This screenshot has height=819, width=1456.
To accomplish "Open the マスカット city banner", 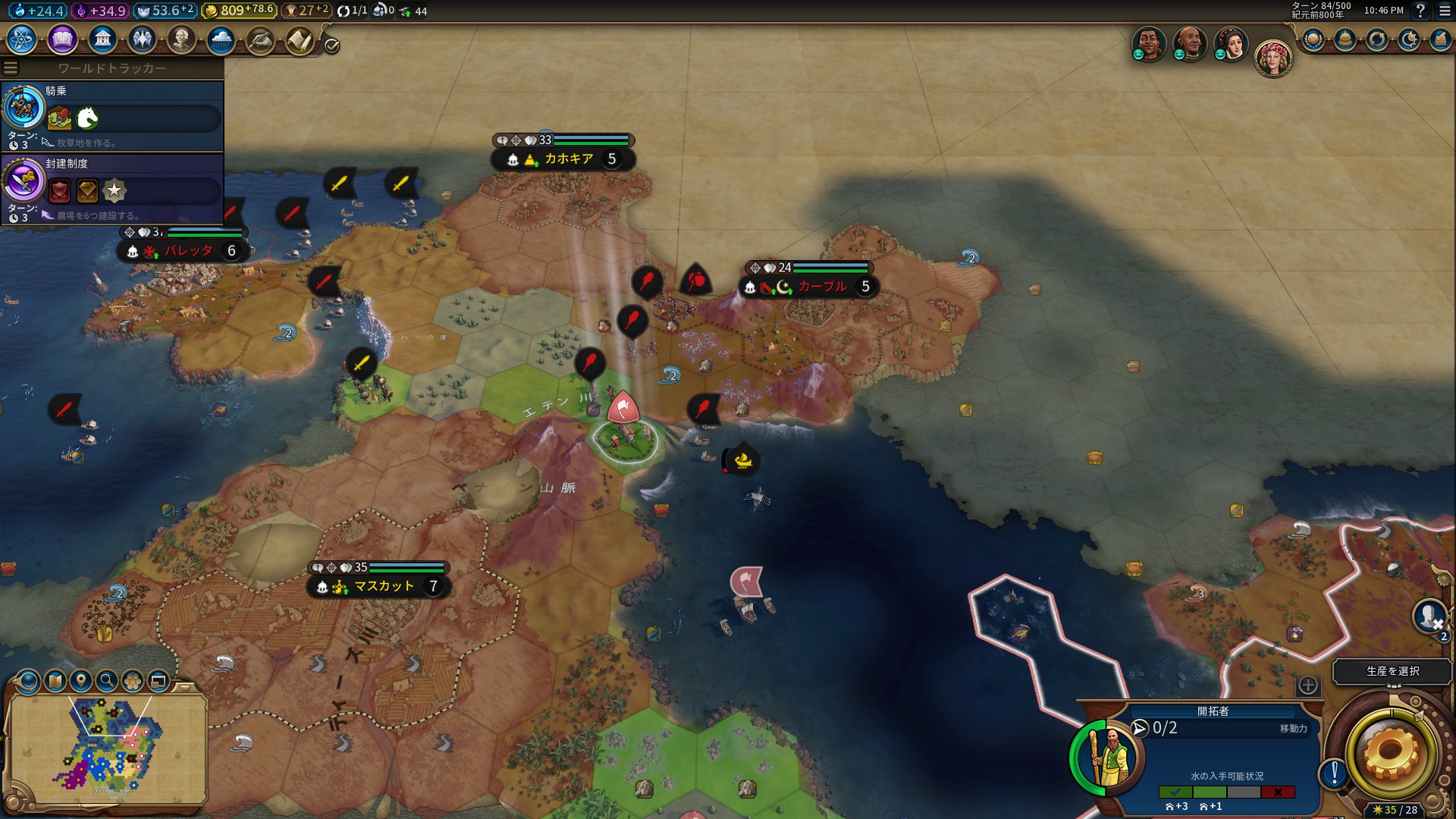I will pyautogui.click(x=384, y=586).
